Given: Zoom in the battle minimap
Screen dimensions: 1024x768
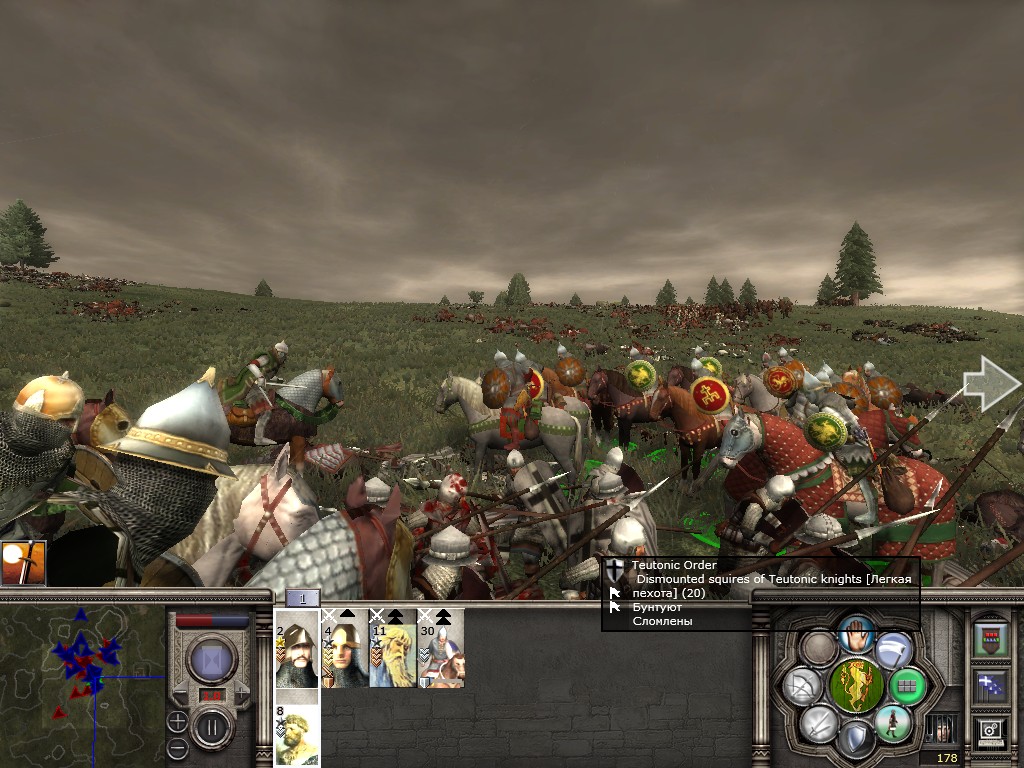Looking at the screenshot, I should pos(177,721).
